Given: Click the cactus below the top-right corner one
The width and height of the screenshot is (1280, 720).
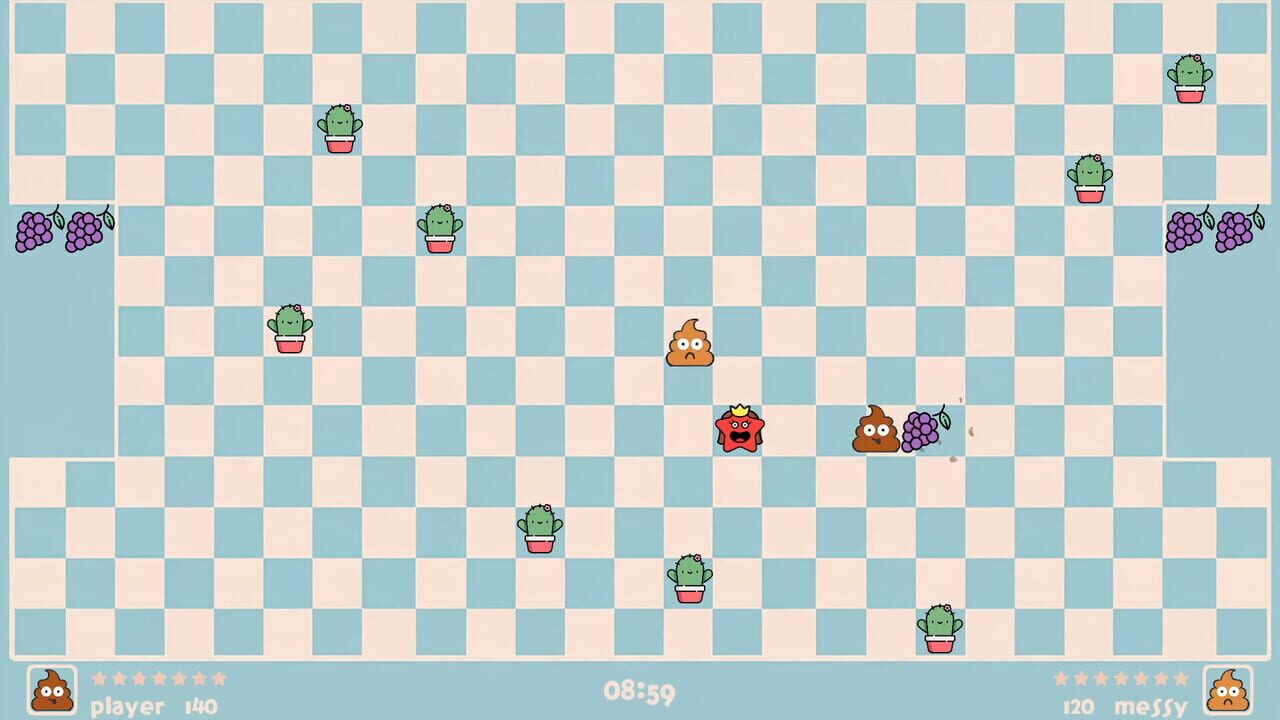Looking at the screenshot, I should (x=1091, y=180).
